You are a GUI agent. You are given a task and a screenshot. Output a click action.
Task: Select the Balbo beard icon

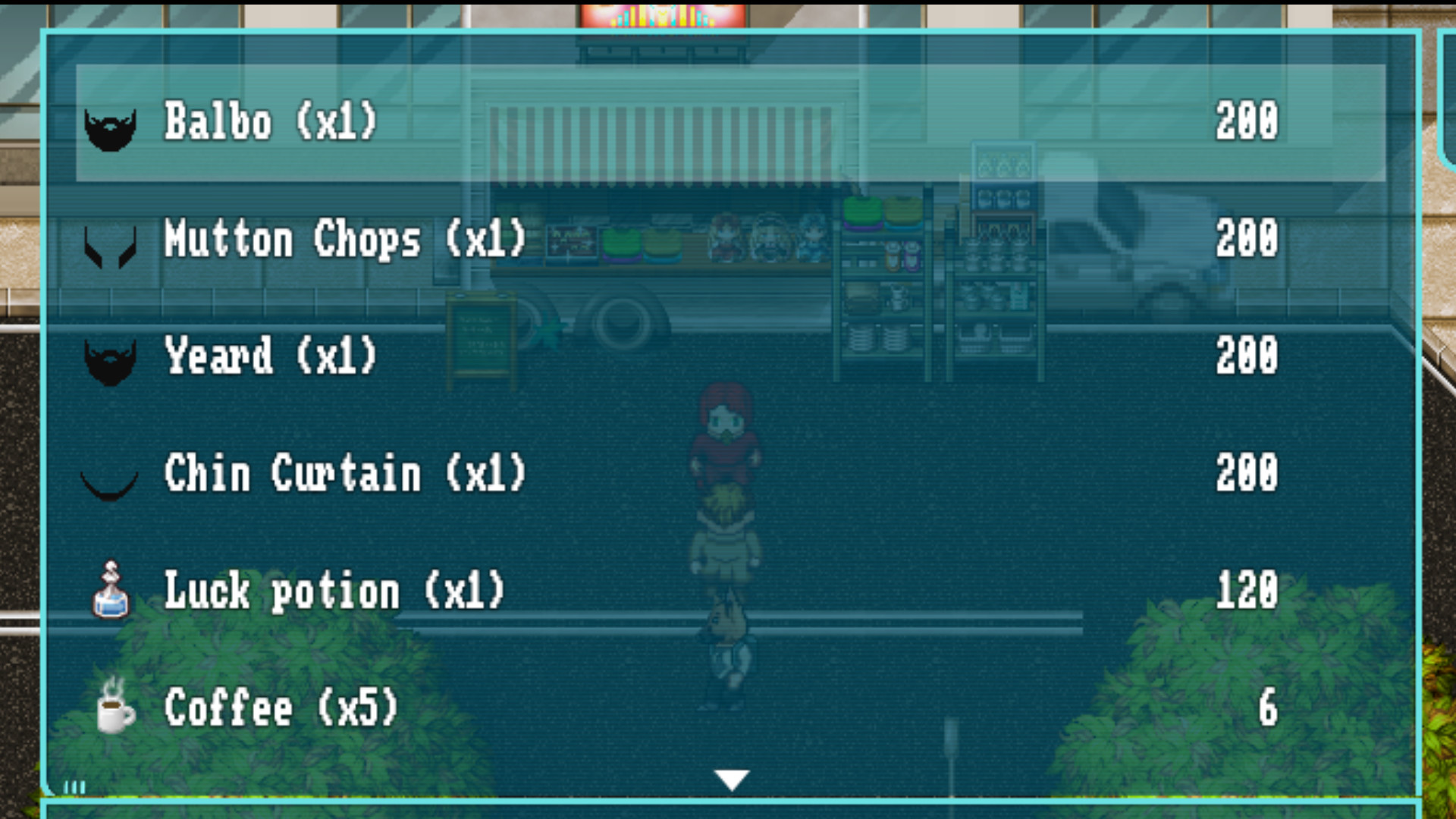pyautogui.click(x=110, y=127)
